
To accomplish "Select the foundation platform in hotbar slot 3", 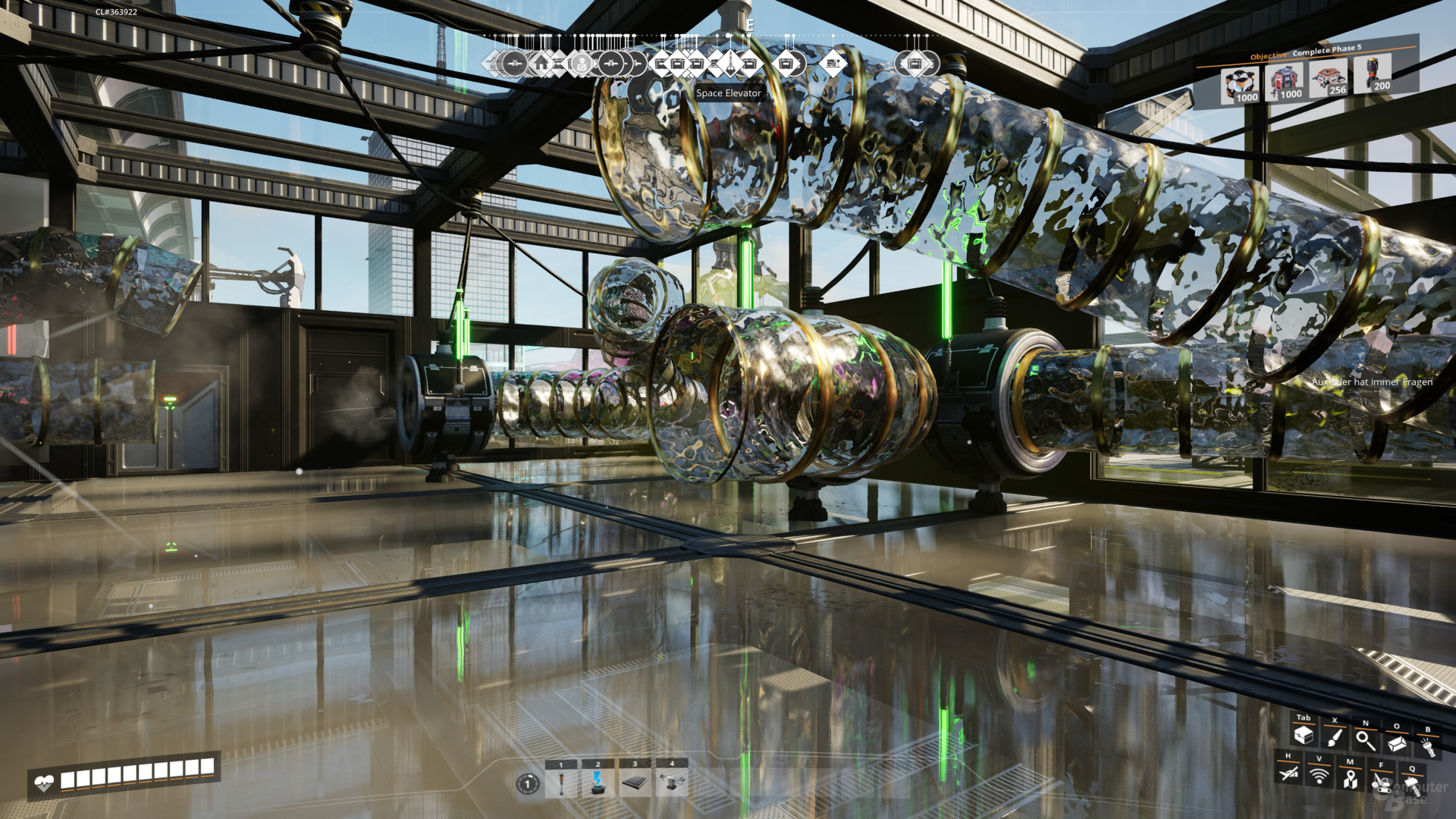I will click(x=635, y=783).
